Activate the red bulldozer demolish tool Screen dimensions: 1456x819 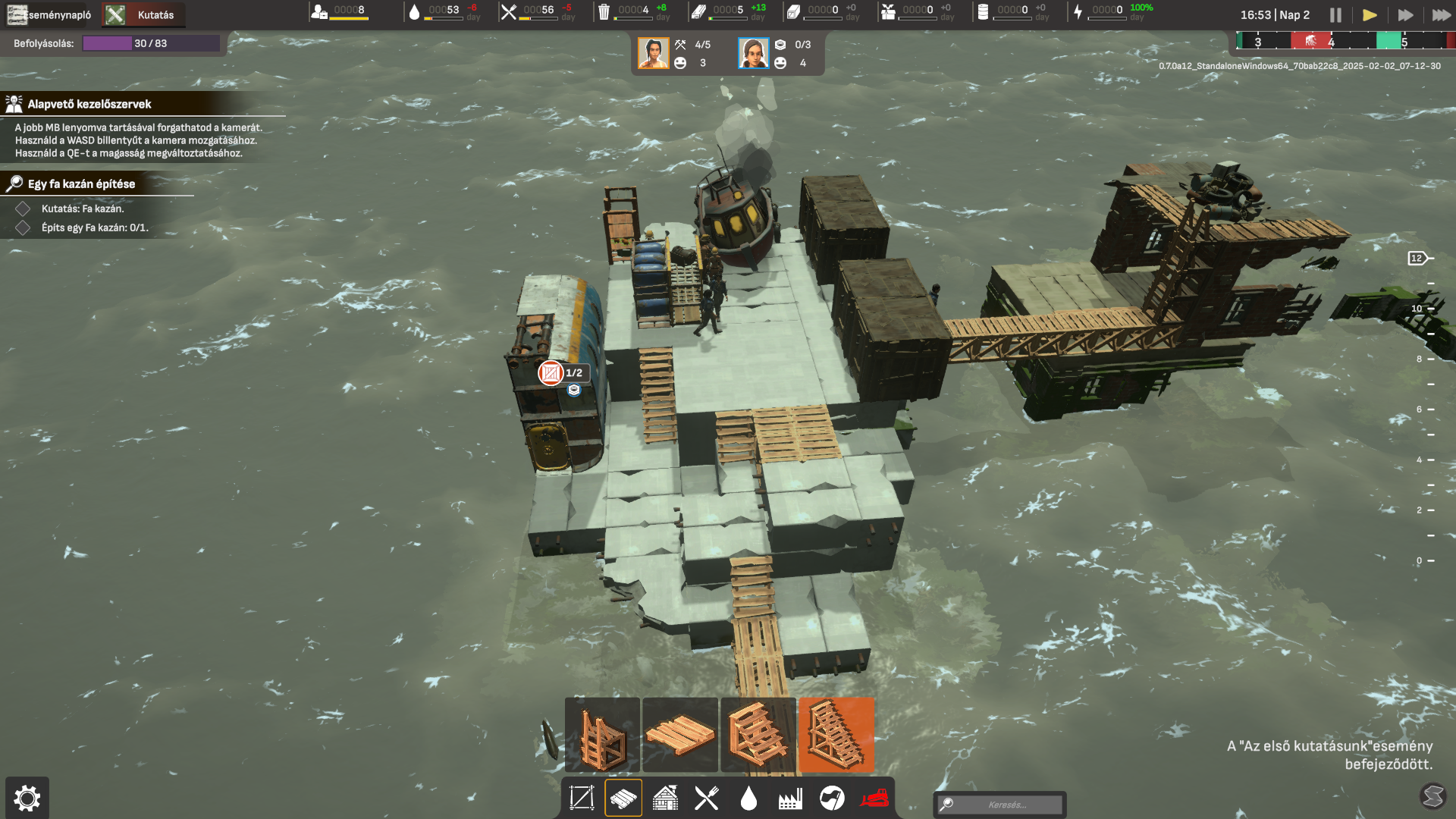click(x=874, y=798)
